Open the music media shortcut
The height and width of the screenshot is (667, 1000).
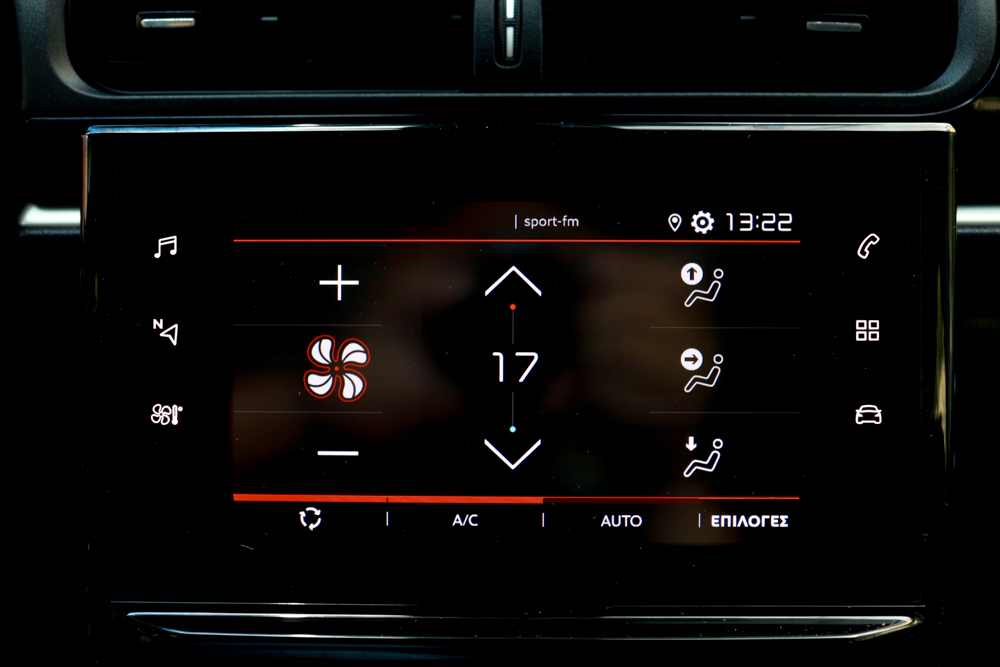click(x=165, y=246)
